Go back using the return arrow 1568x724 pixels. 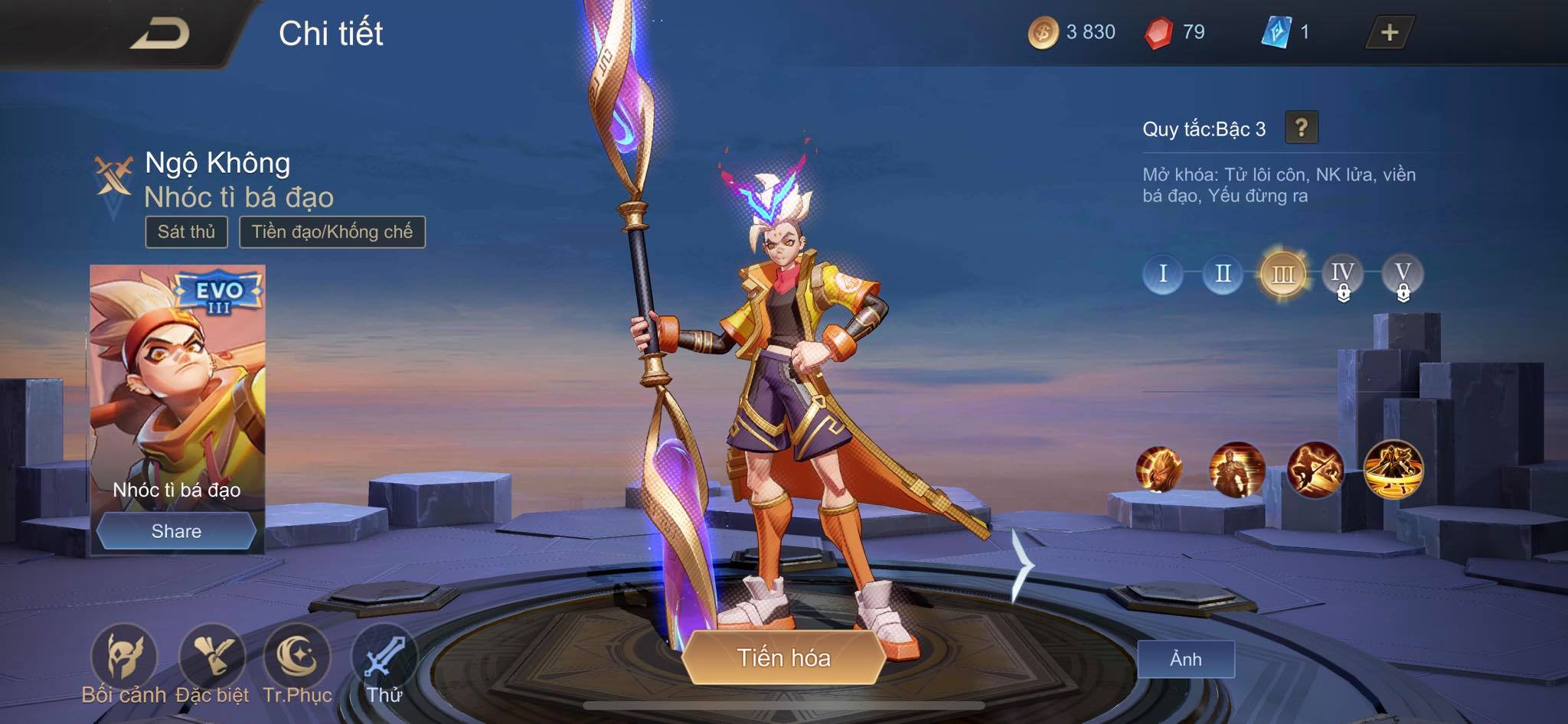coord(160,34)
